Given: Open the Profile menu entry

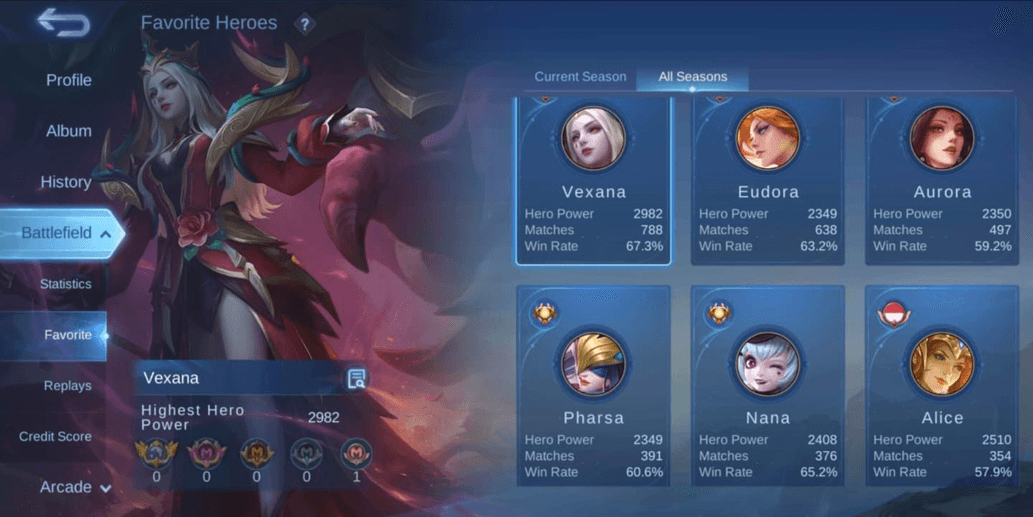Looking at the screenshot, I should [68, 80].
